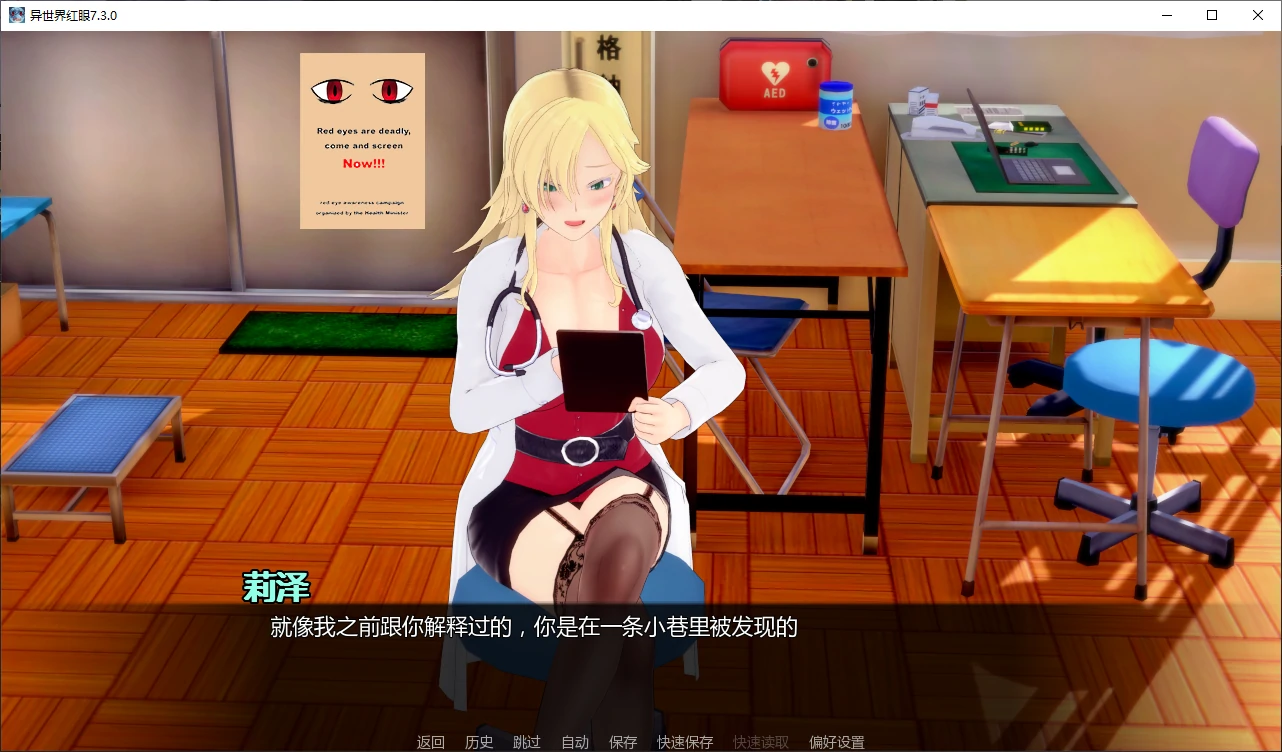Minimize the game window
This screenshot has width=1282, height=752.
click(1165, 15)
